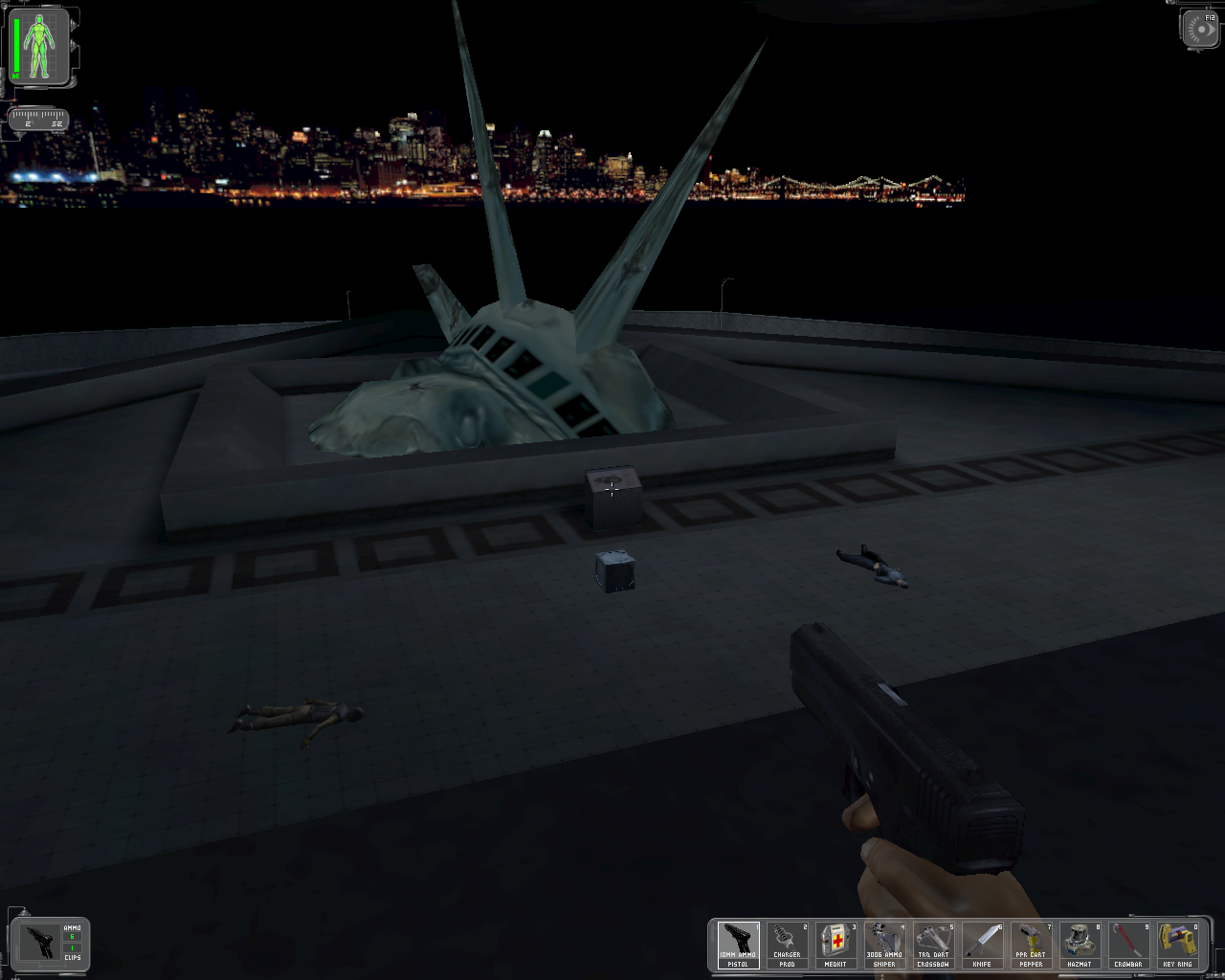Click the green body health figure
Image resolution: width=1225 pixels, height=980 pixels.
click(39, 46)
